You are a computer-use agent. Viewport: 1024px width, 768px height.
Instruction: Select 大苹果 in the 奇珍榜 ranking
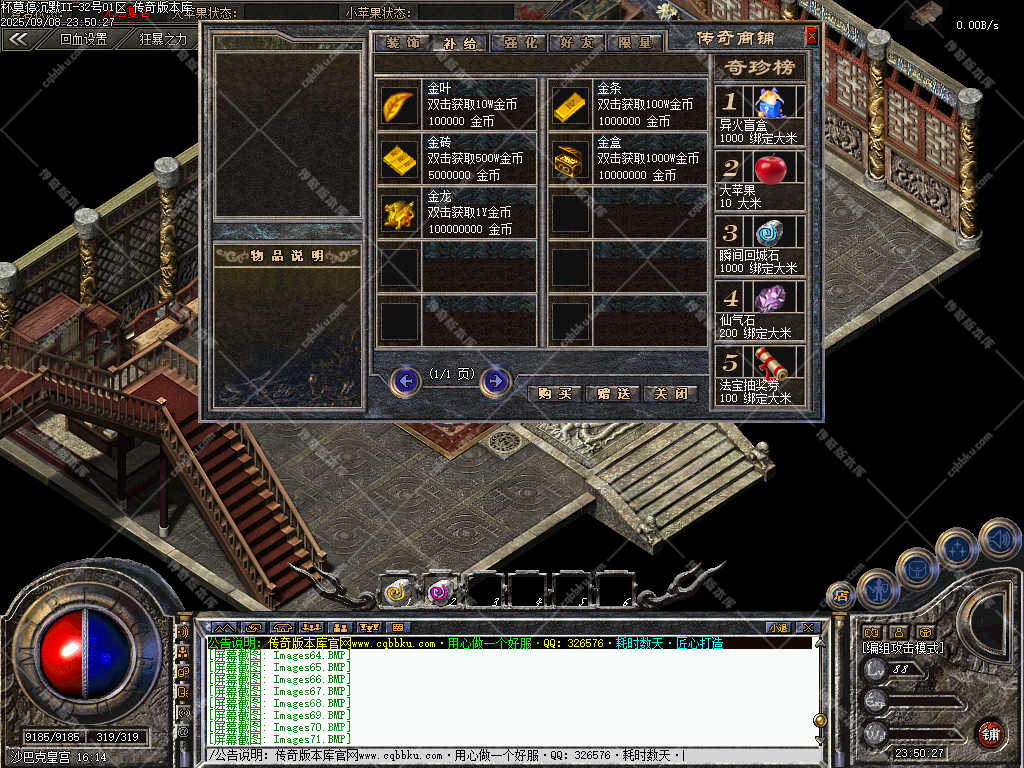[769, 168]
